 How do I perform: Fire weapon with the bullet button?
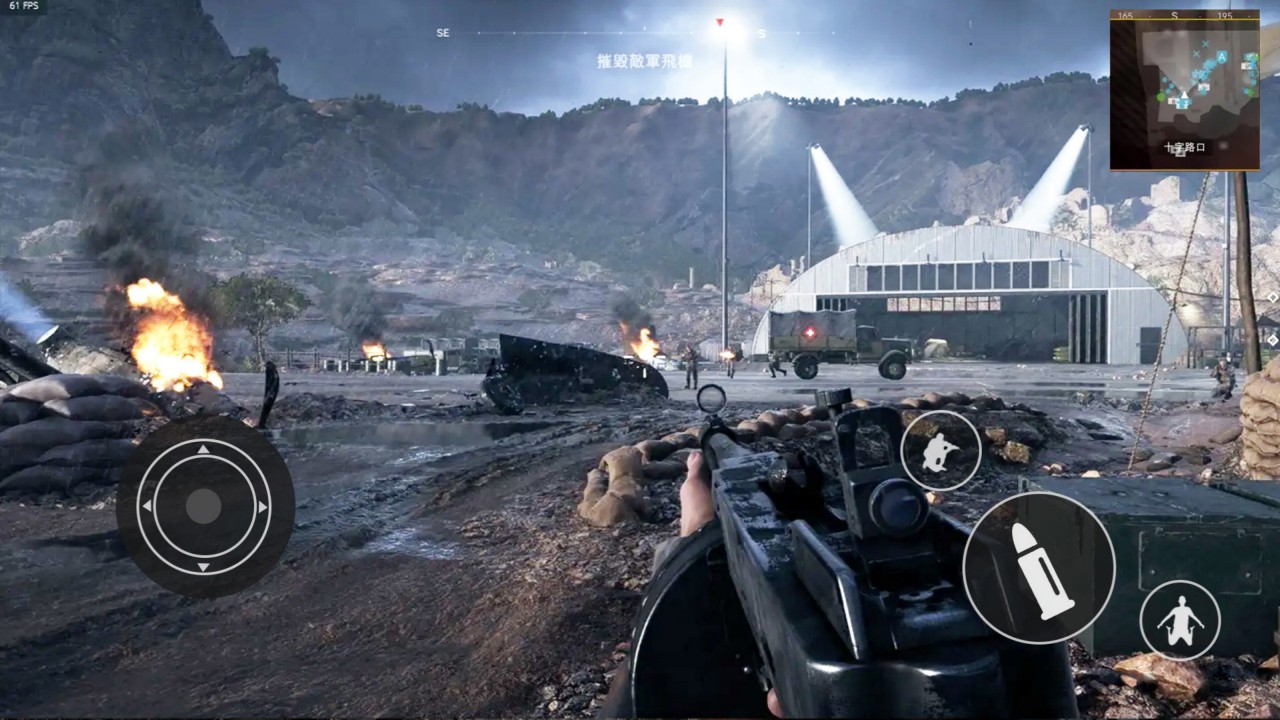point(1038,567)
